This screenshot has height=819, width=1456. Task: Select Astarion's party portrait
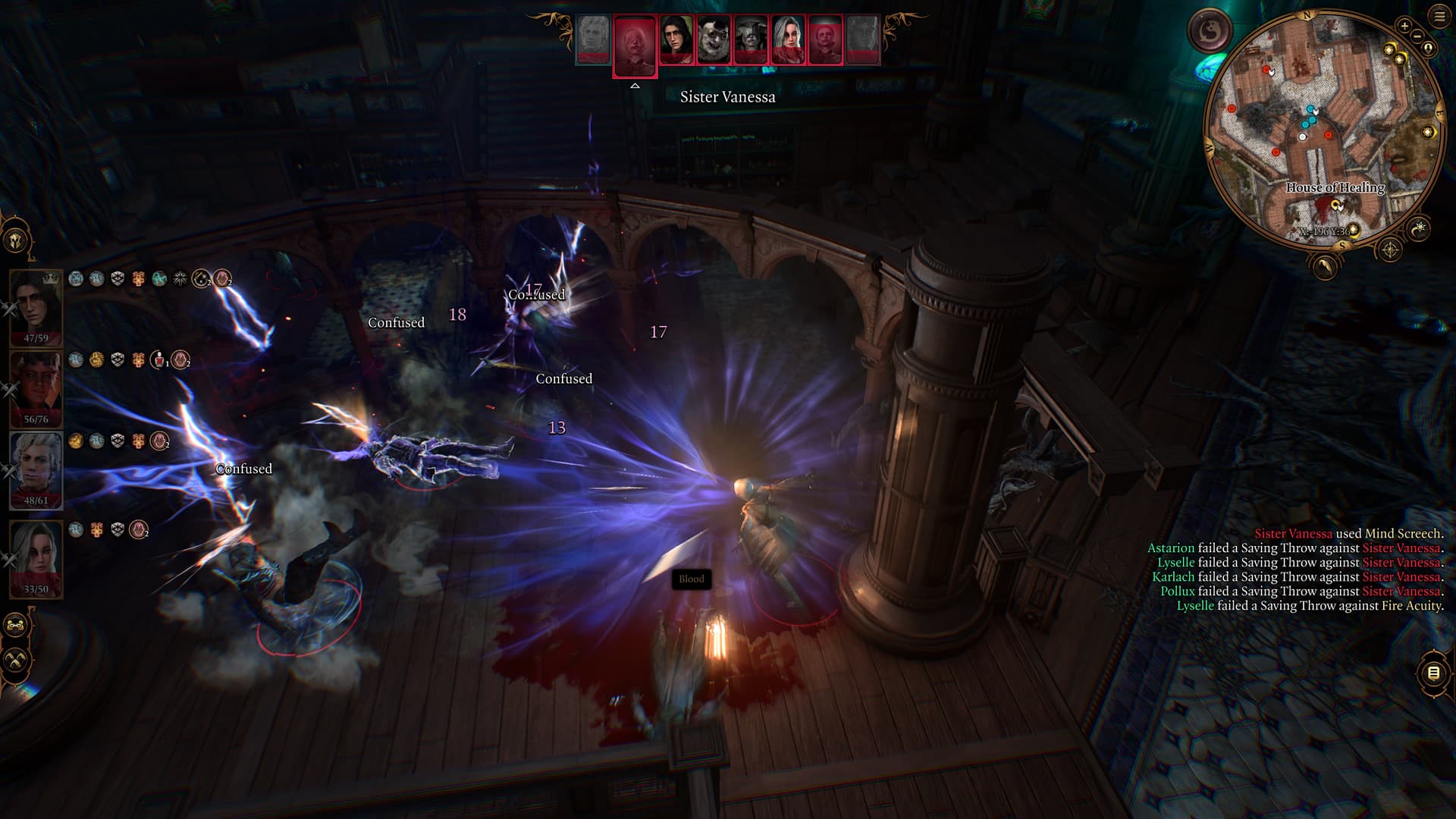click(x=36, y=466)
